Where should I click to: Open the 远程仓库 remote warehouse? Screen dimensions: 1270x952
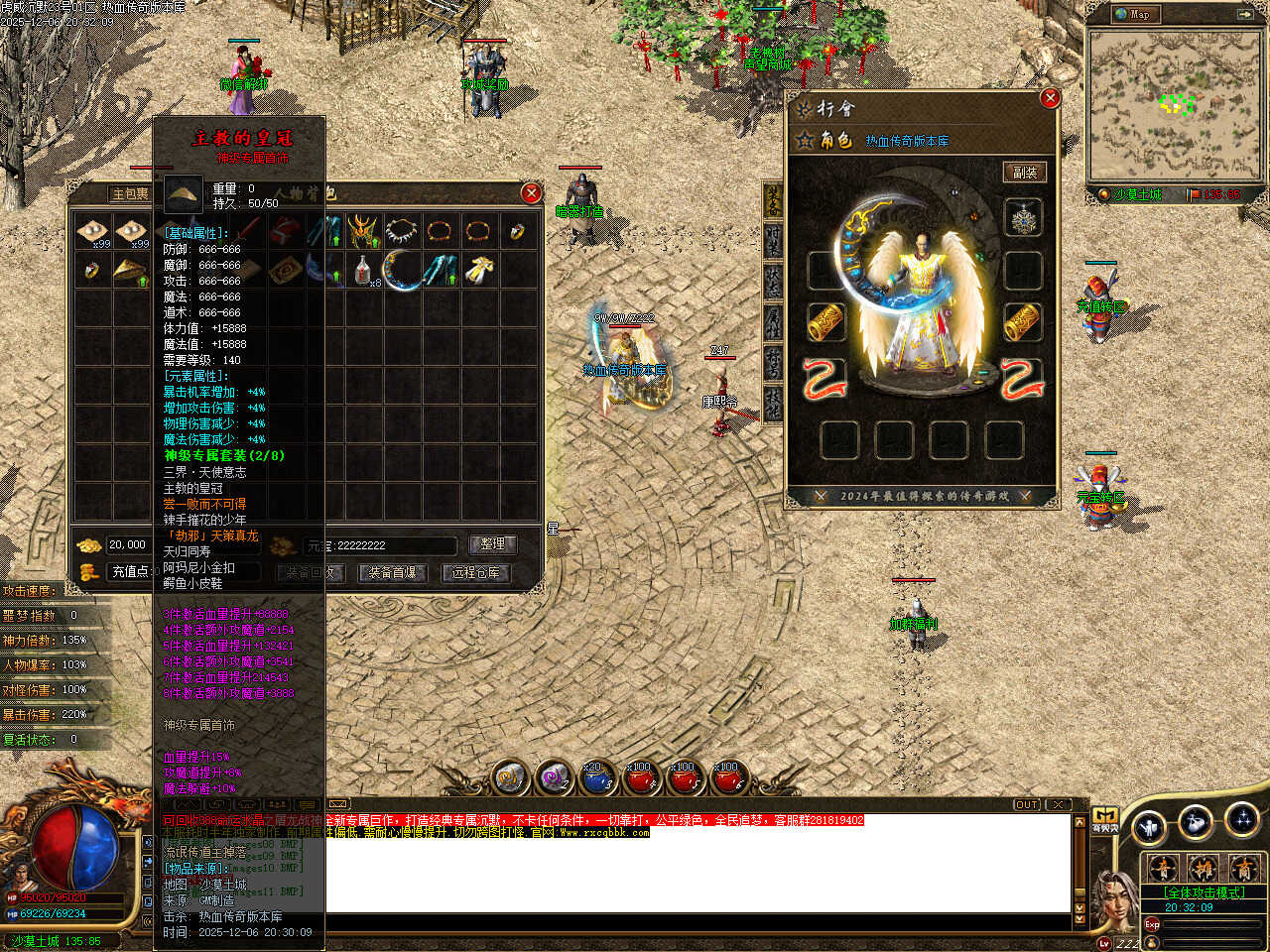[x=476, y=572]
